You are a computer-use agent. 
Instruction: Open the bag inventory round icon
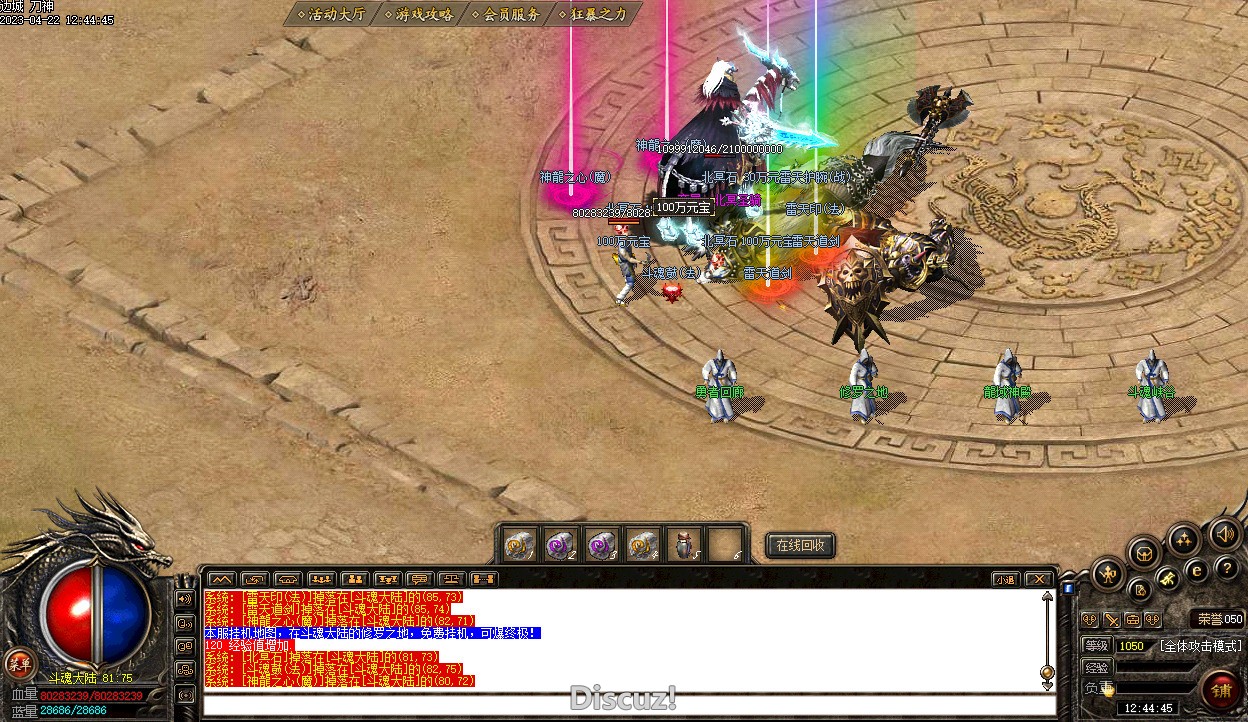coord(1144,552)
